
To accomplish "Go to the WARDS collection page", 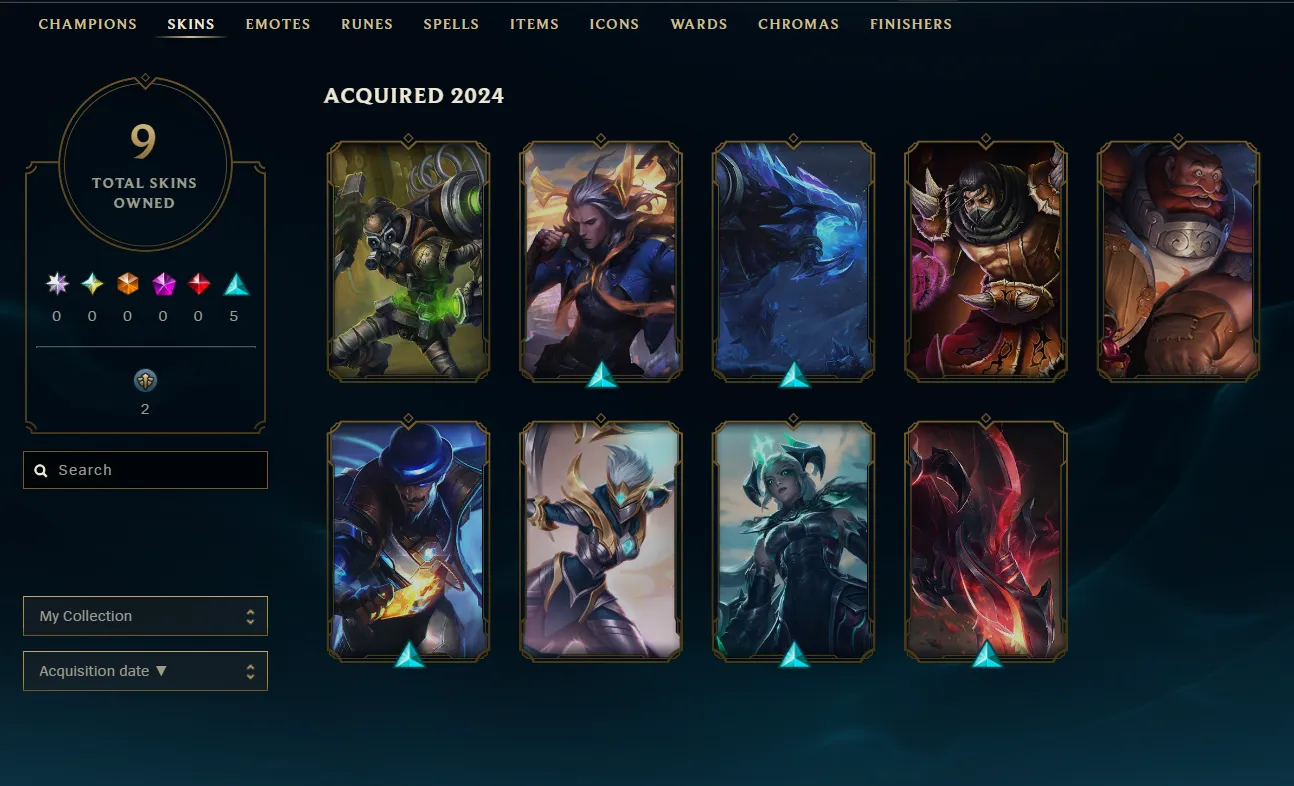I will (698, 24).
